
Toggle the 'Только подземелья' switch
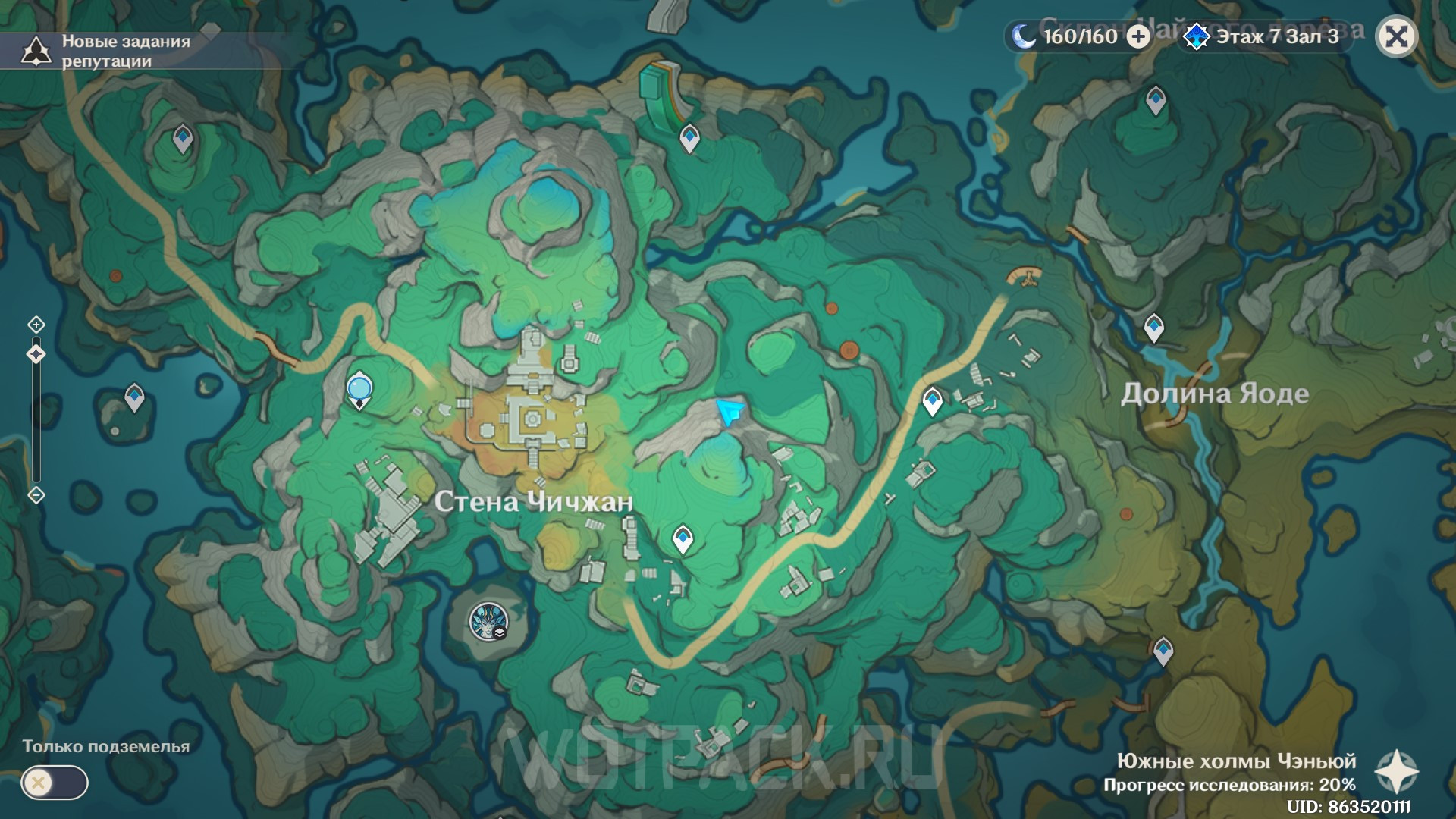pyautogui.click(x=55, y=783)
